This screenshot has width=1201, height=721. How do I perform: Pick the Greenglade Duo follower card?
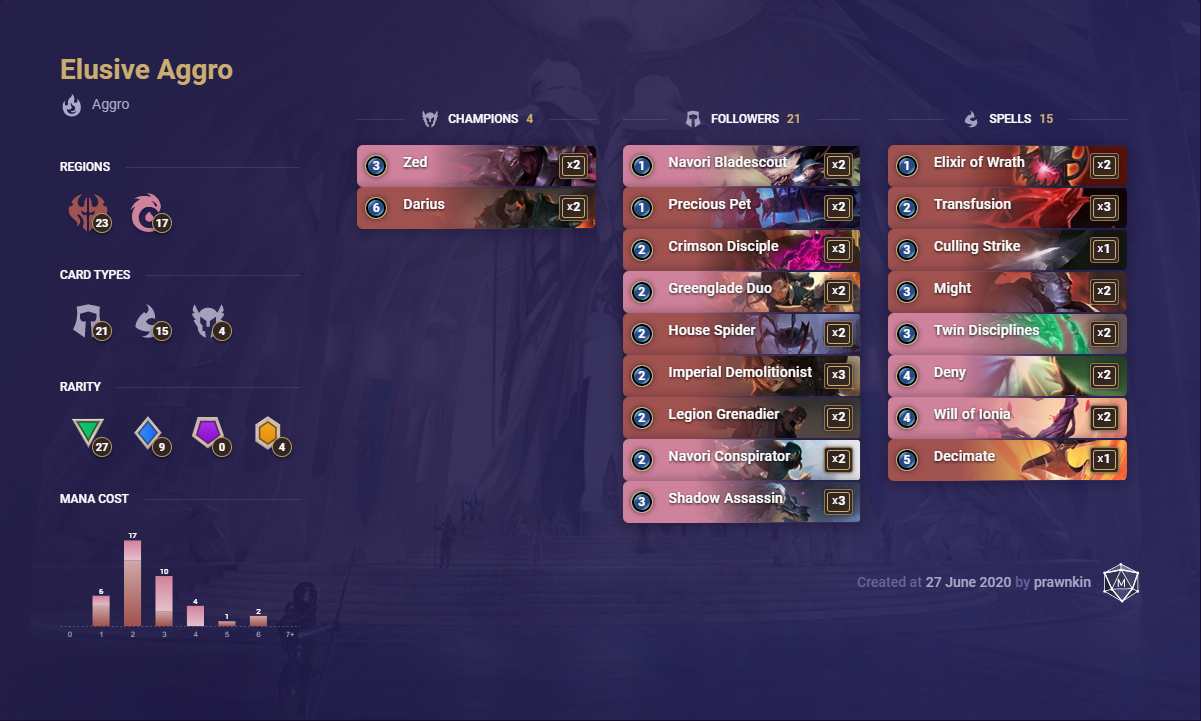741,292
